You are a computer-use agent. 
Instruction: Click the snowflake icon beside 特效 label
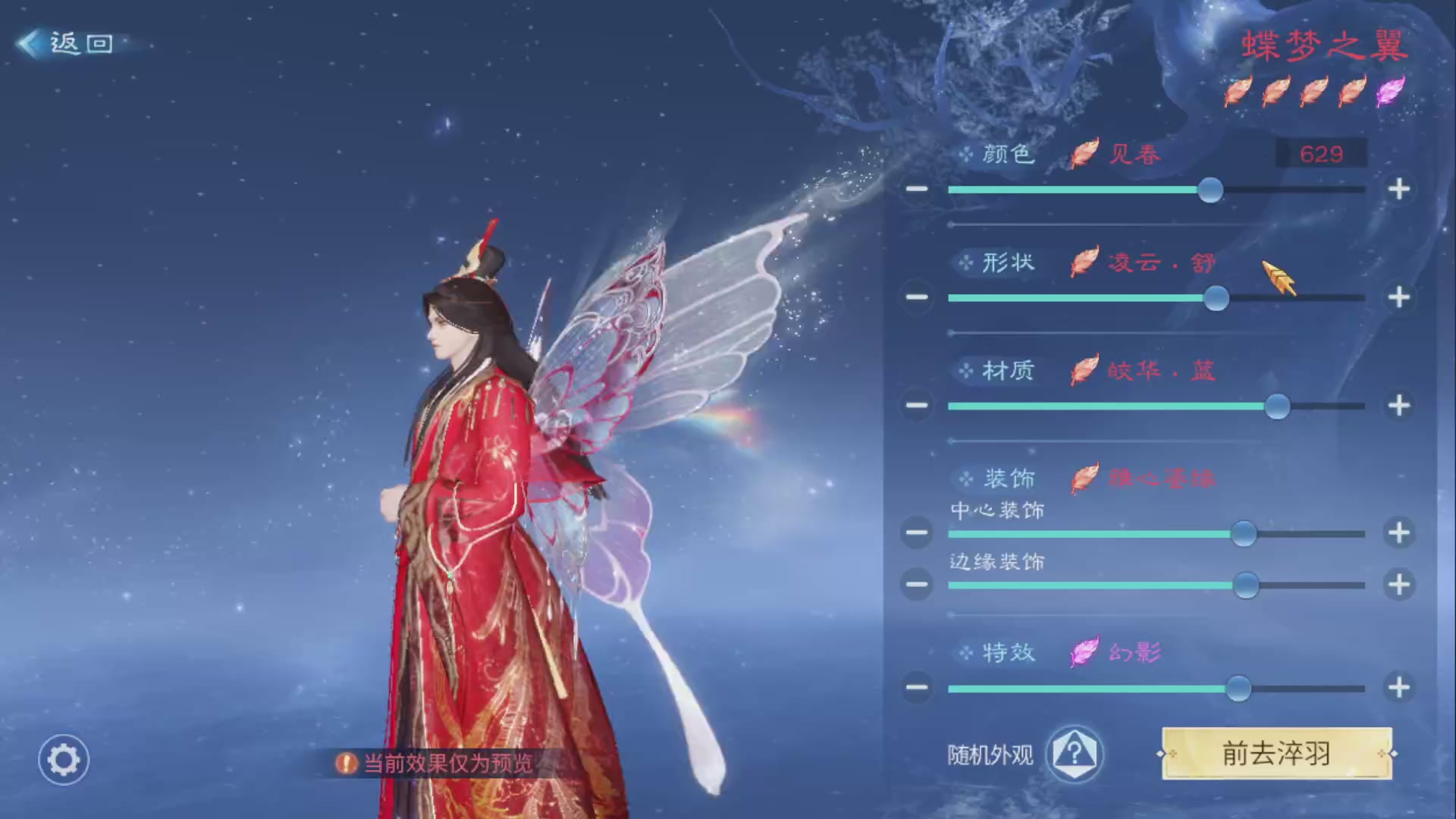(x=965, y=651)
